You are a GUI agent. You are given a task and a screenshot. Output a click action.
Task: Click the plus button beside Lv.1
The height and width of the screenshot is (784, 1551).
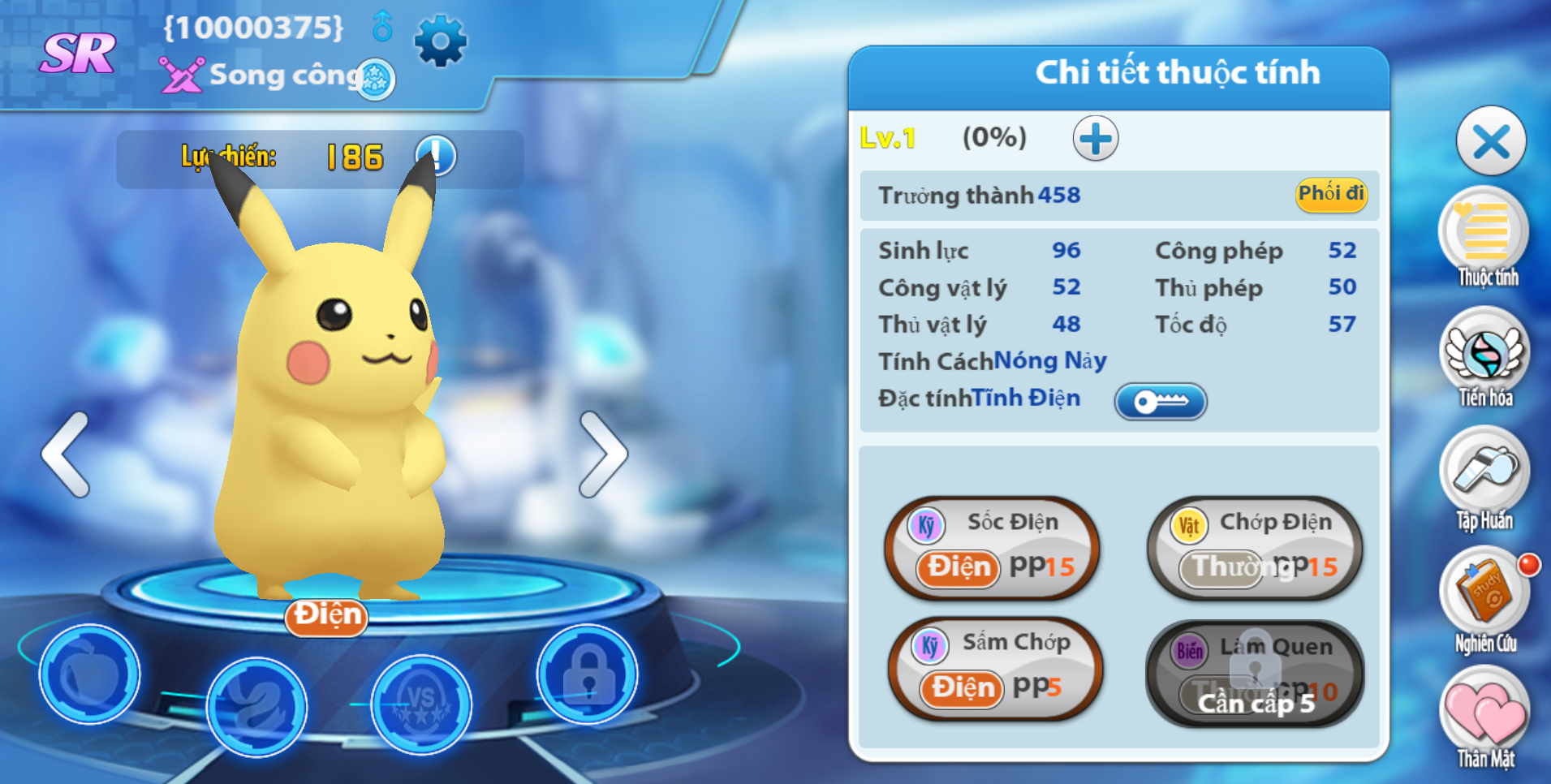point(1095,139)
